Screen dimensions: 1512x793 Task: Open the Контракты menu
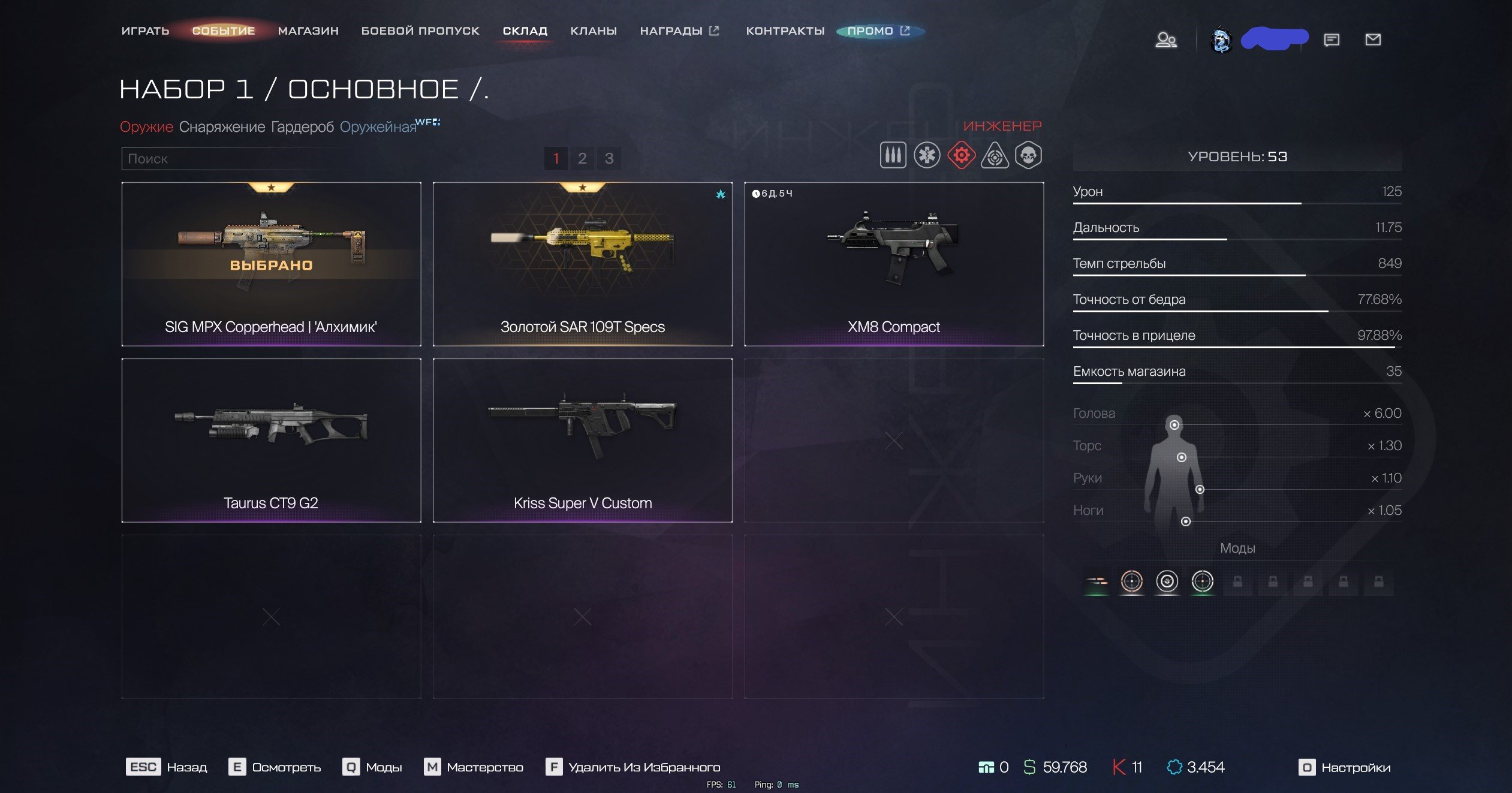point(785,31)
